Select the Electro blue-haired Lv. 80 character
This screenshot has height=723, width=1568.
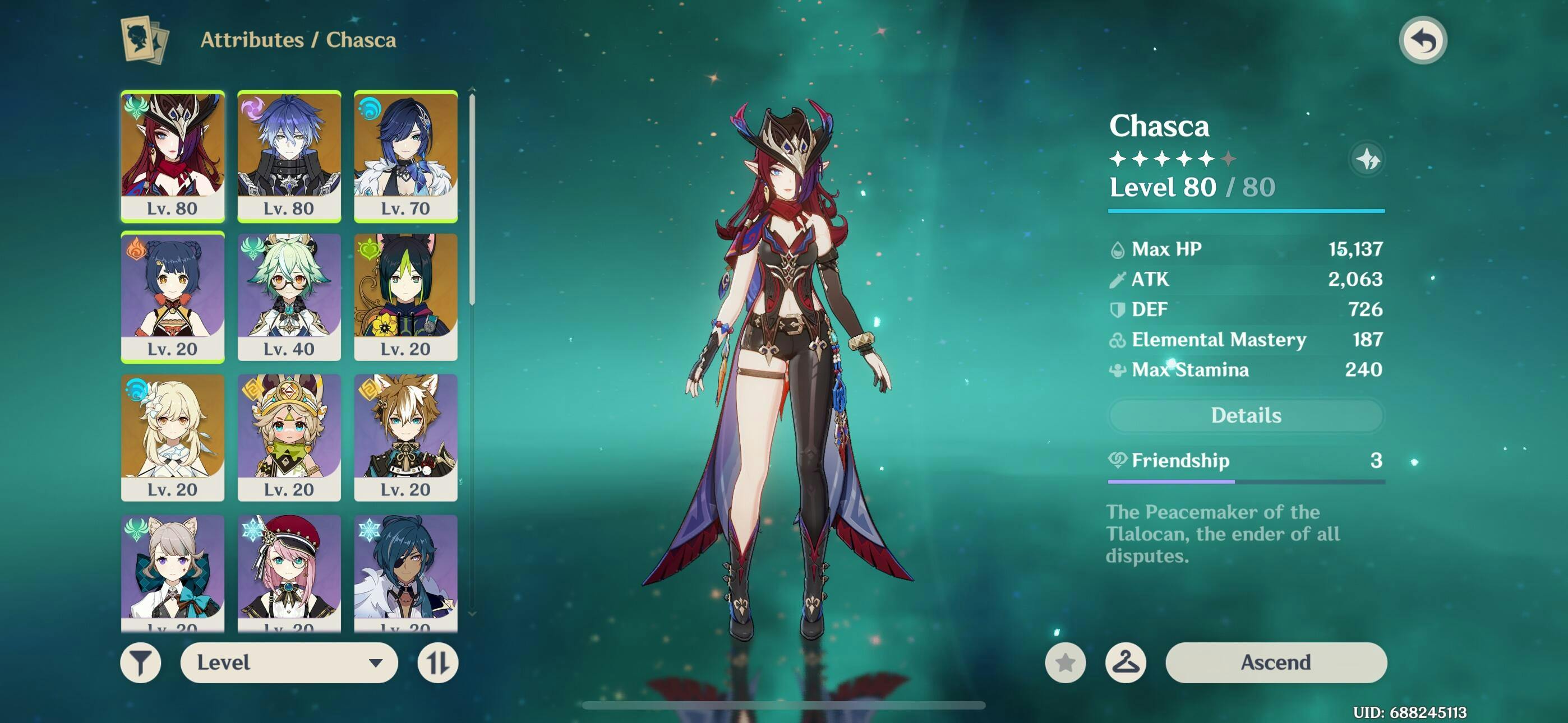tap(288, 155)
